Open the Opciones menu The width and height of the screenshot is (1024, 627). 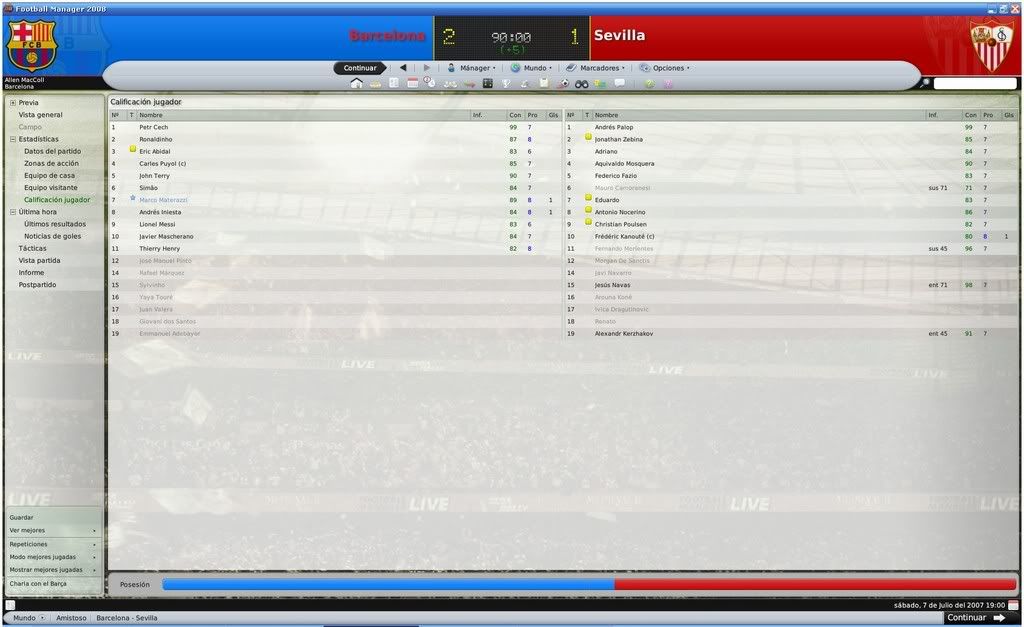click(664, 68)
